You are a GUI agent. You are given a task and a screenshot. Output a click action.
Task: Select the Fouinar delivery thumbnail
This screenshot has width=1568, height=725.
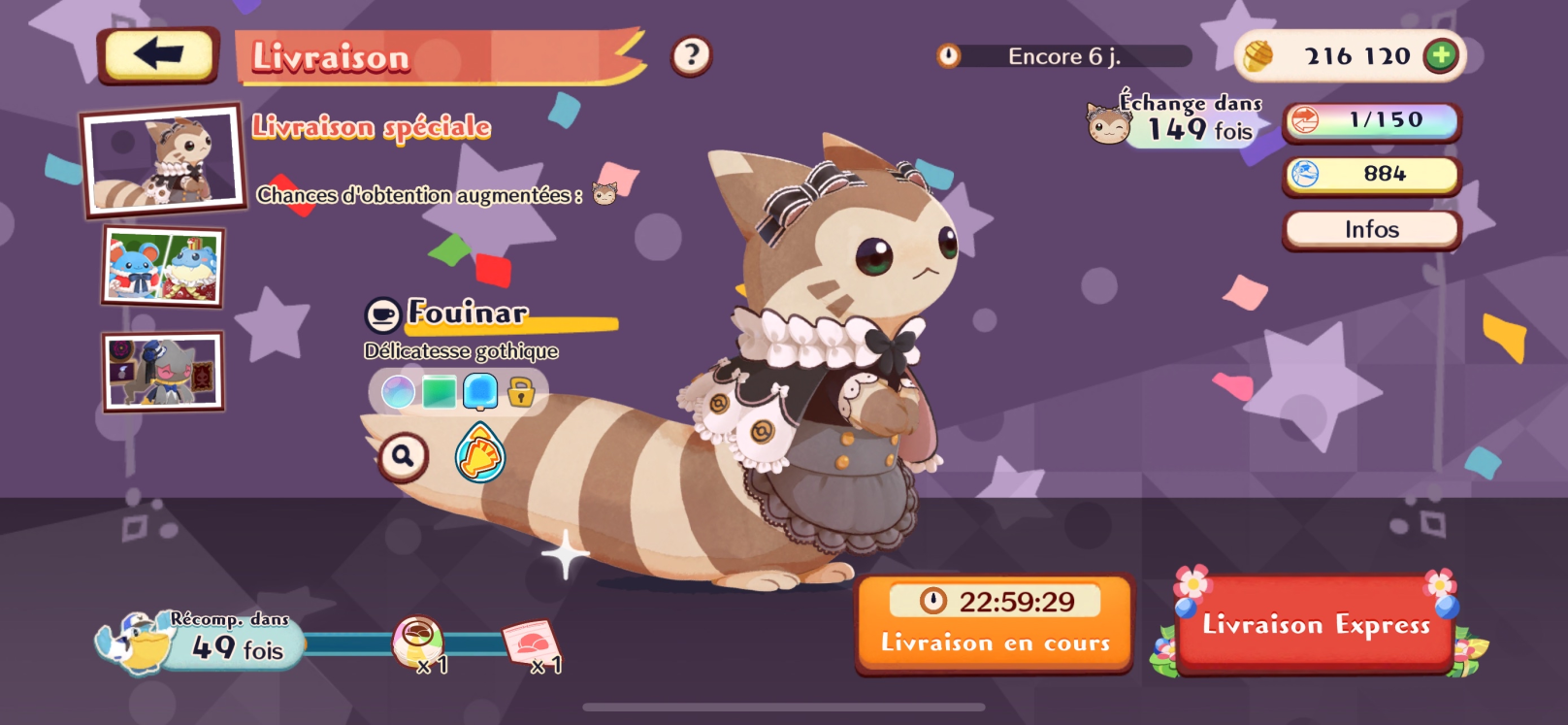[163, 159]
